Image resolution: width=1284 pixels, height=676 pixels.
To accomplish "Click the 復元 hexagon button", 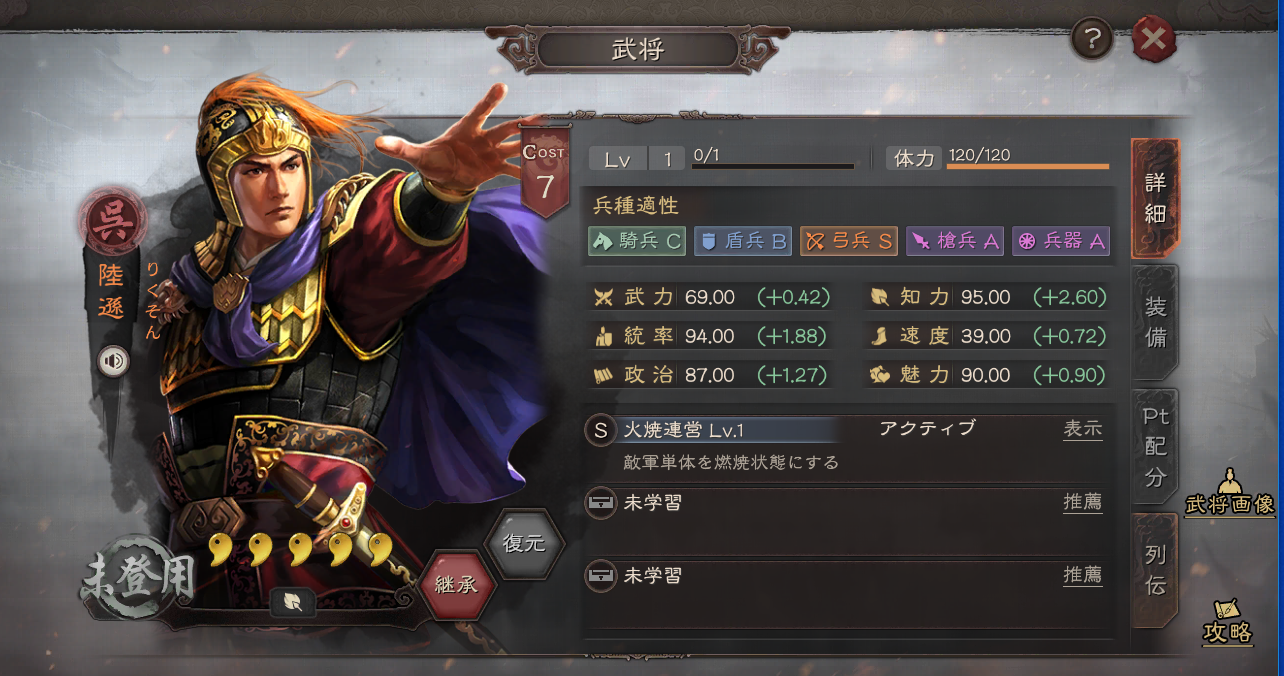I will pos(524,544).
